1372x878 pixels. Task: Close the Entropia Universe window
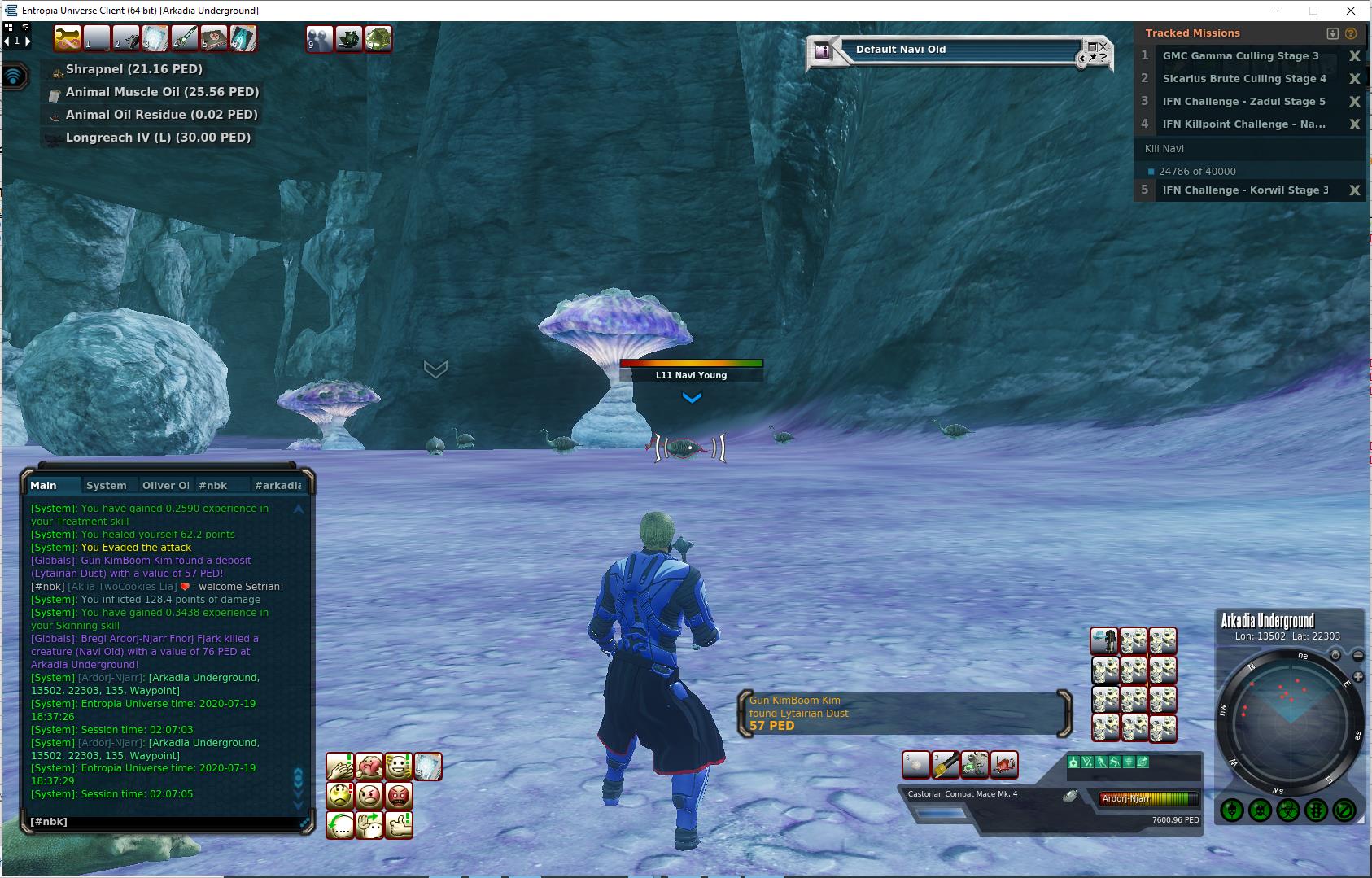pyautogui.click(x=1352, y=11)
